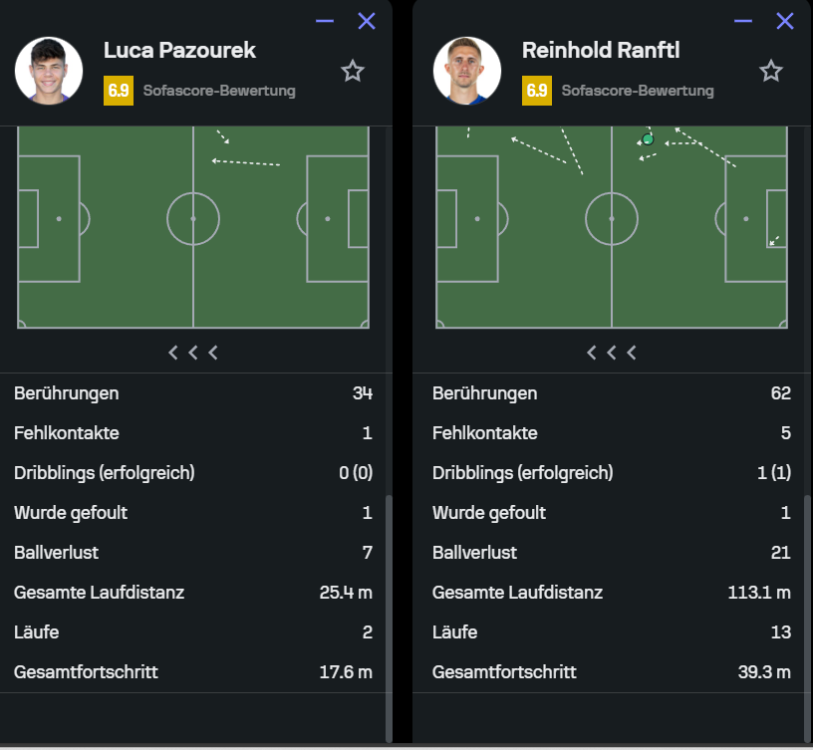The width and height of the screenshot is (813, 750).
Task: Toggle attack direction arrows under Ranftl's pitch
Action: 611,352
